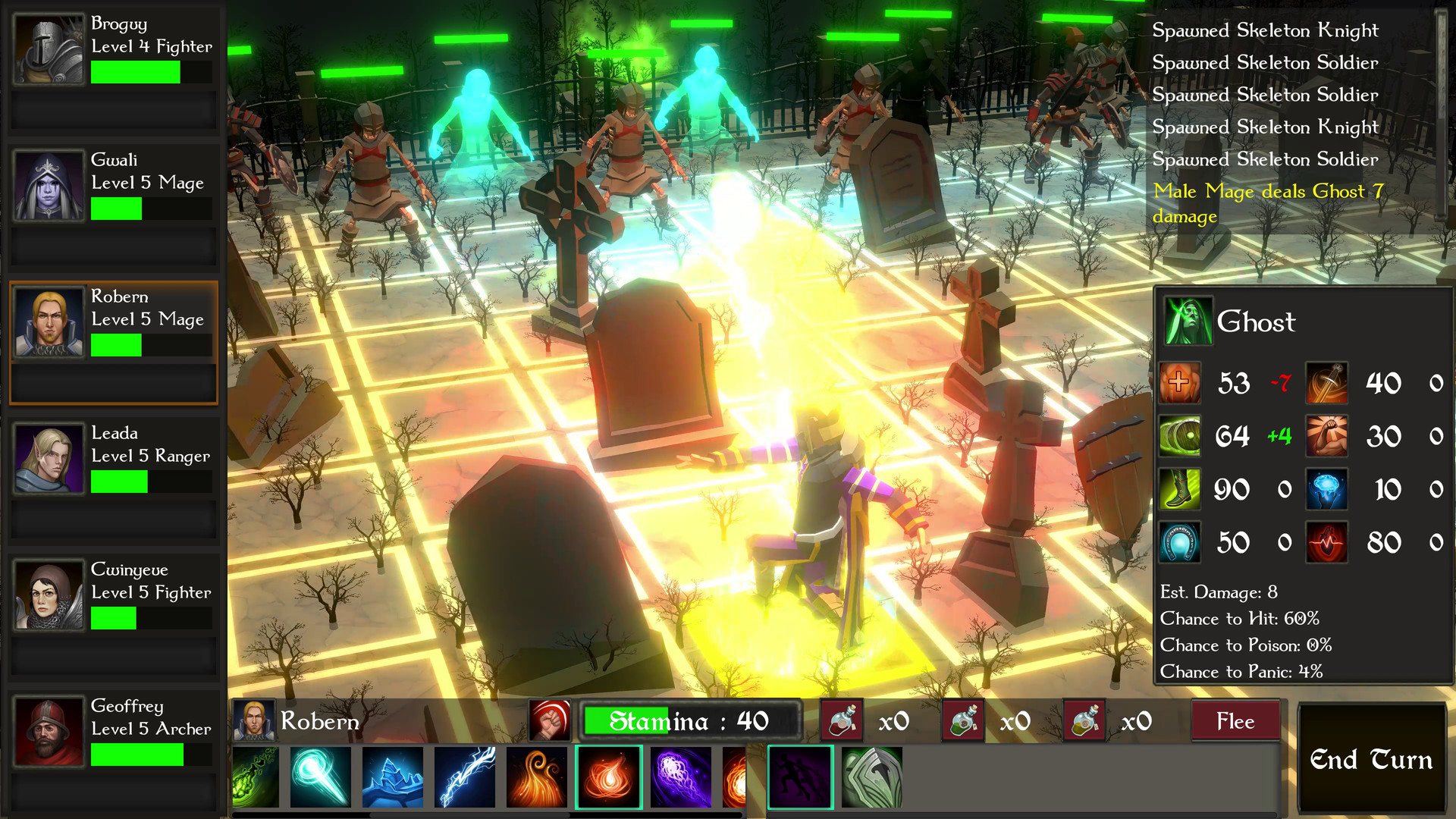Image resolution: width=1456 pixels, height=819 pixels.
Task: Switch to Cwinyeve in the party sidebar
Action: click(114, 595)
